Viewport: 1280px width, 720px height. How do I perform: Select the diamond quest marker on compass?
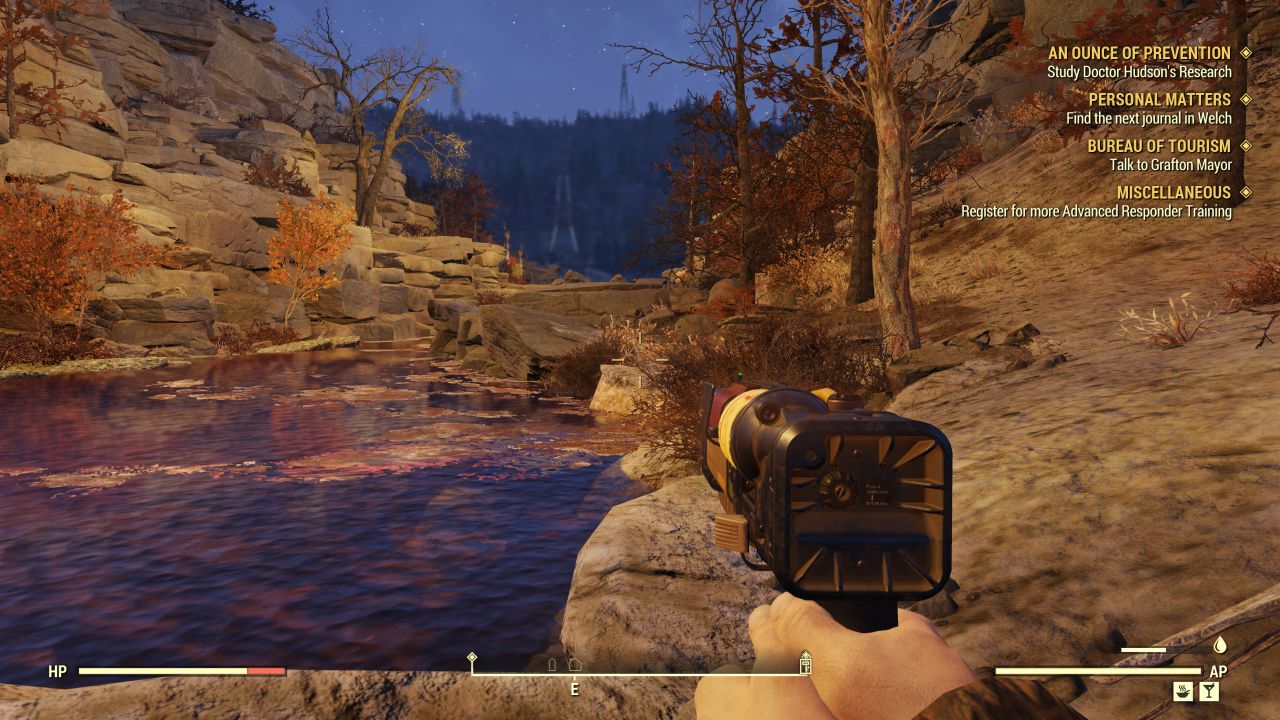(x=472, y=658)
